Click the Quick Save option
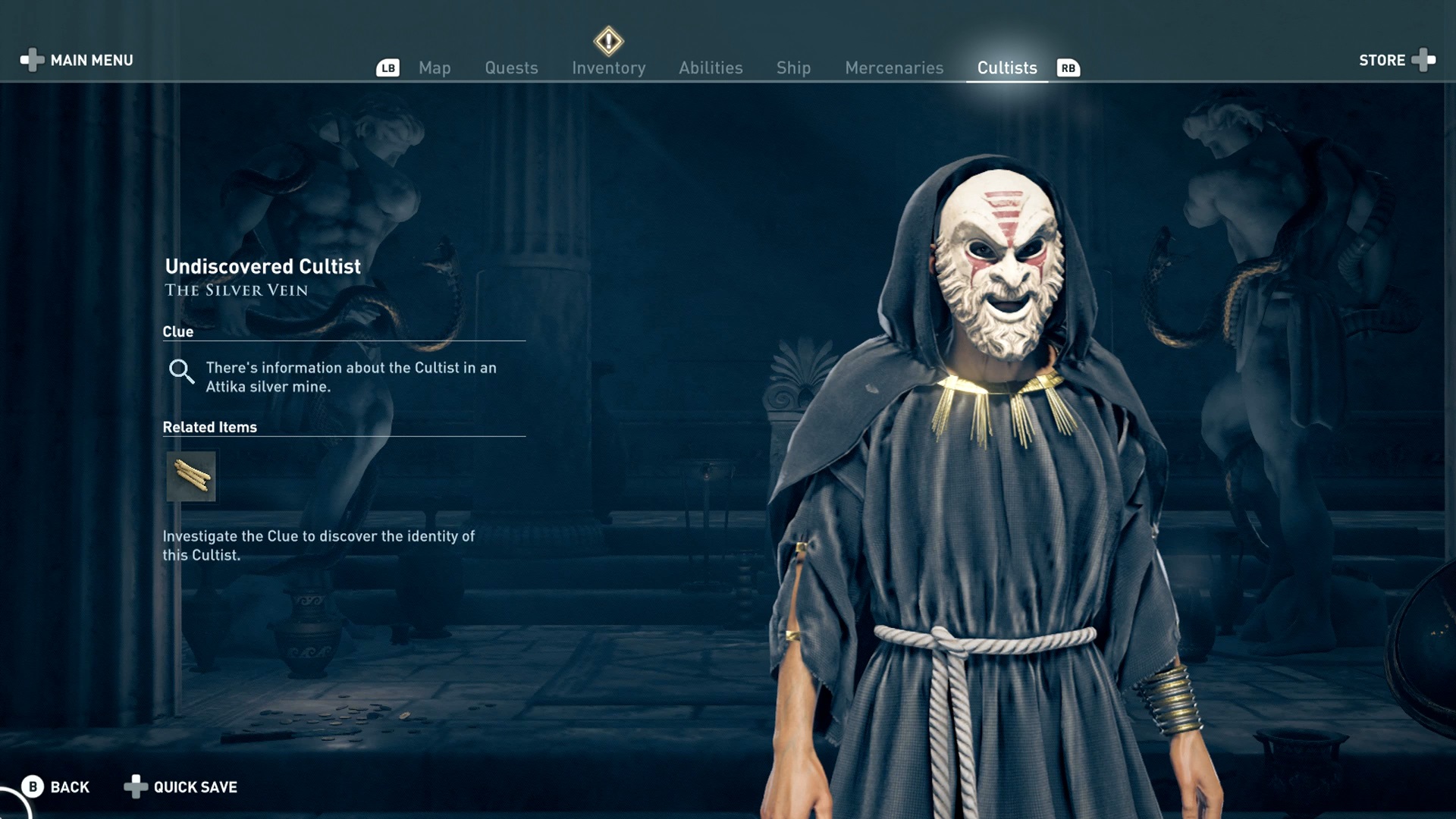 point(193,787)
